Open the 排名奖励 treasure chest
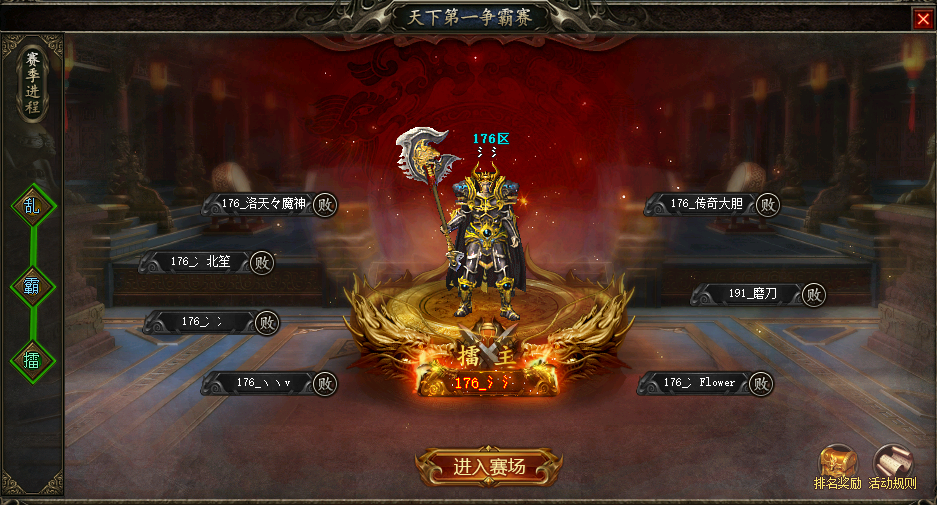 tap(837, 464)
